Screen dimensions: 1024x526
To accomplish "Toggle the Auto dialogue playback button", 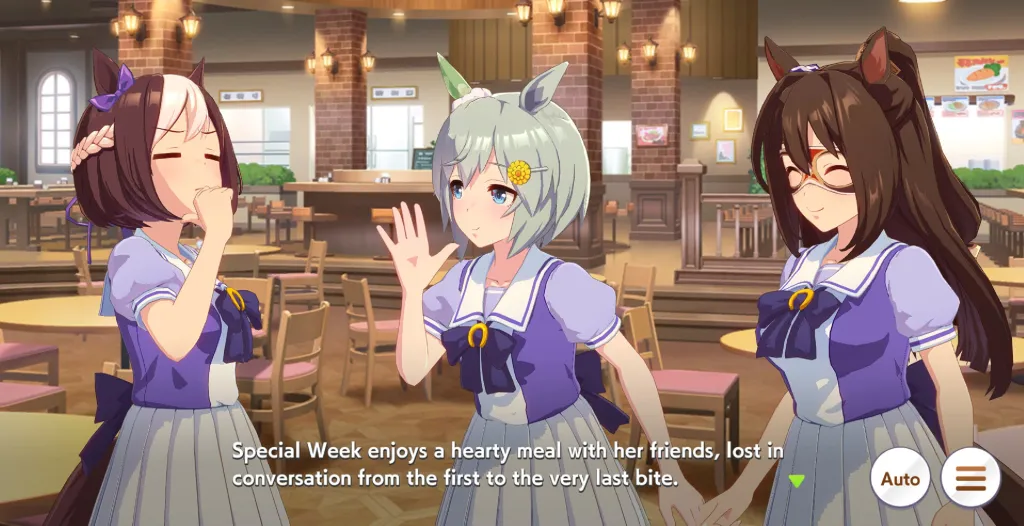I will click(899, 479).
